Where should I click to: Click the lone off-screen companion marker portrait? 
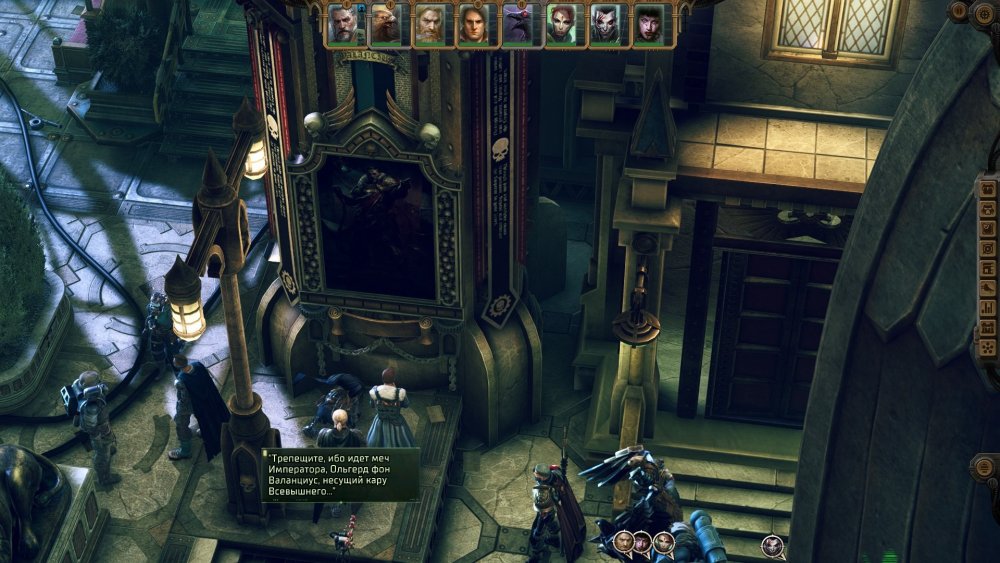(771, 545)
